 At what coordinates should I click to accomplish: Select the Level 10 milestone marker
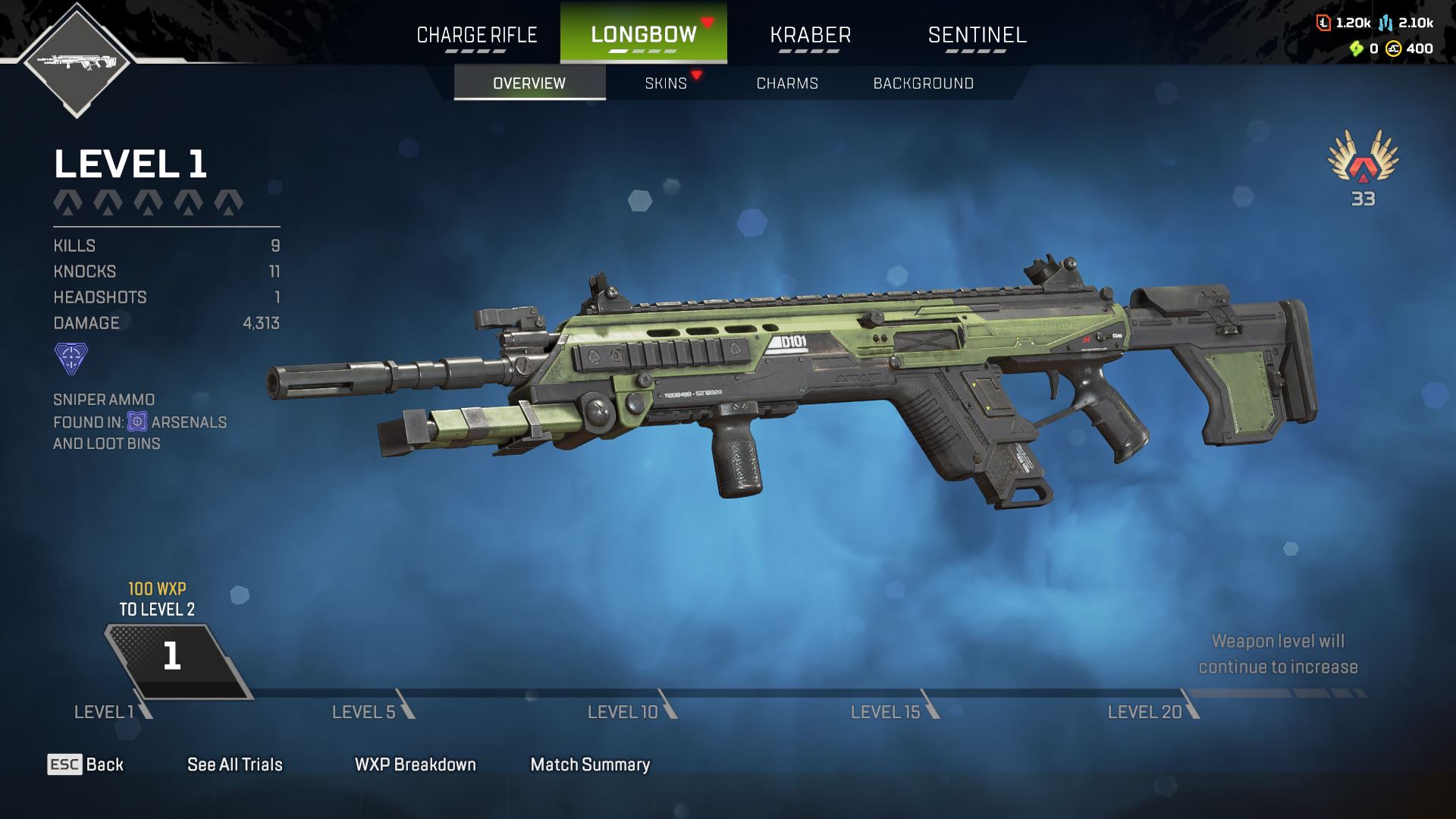(630, 711)
